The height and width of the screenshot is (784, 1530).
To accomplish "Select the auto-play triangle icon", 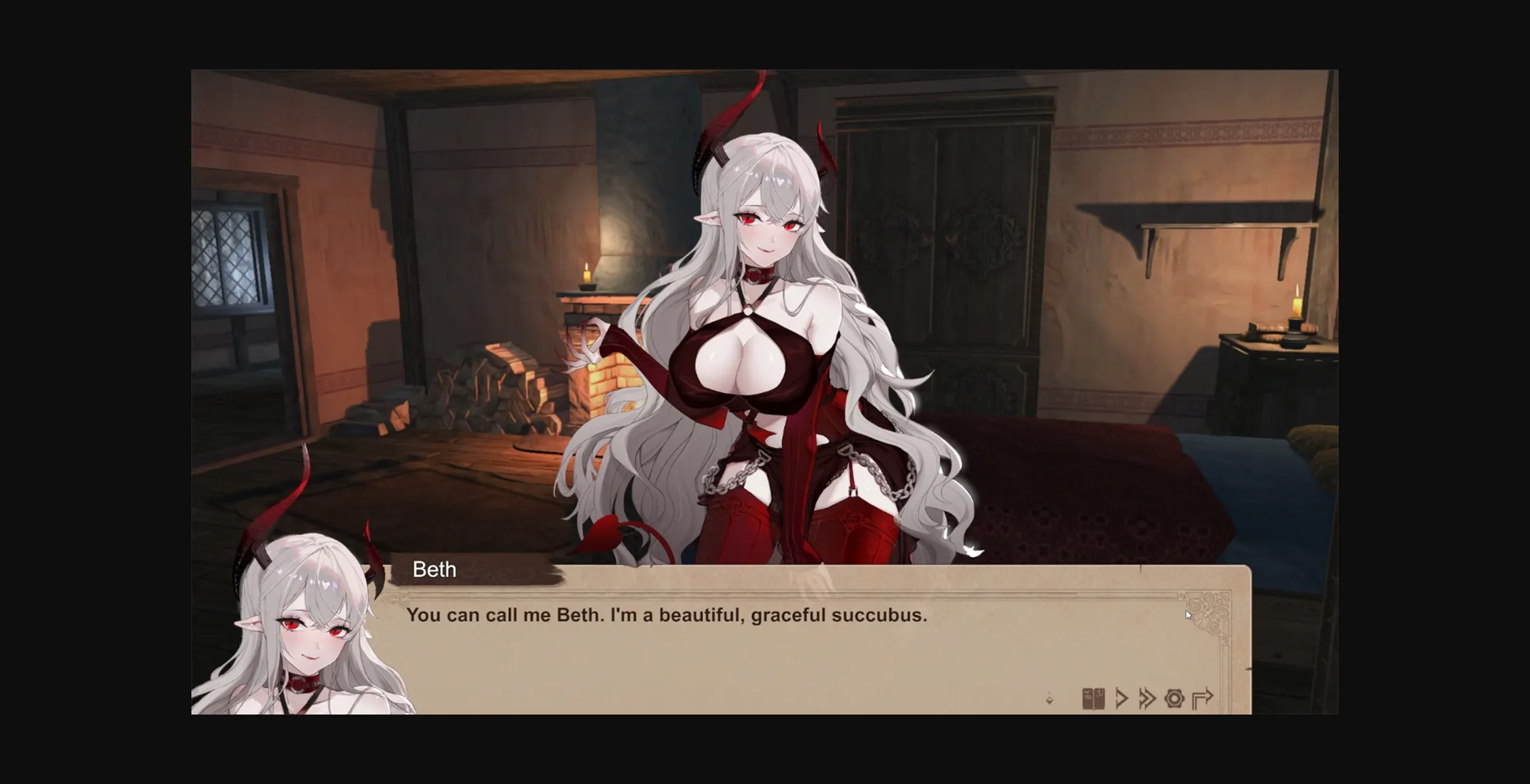I will click(x=1123, y=698).
